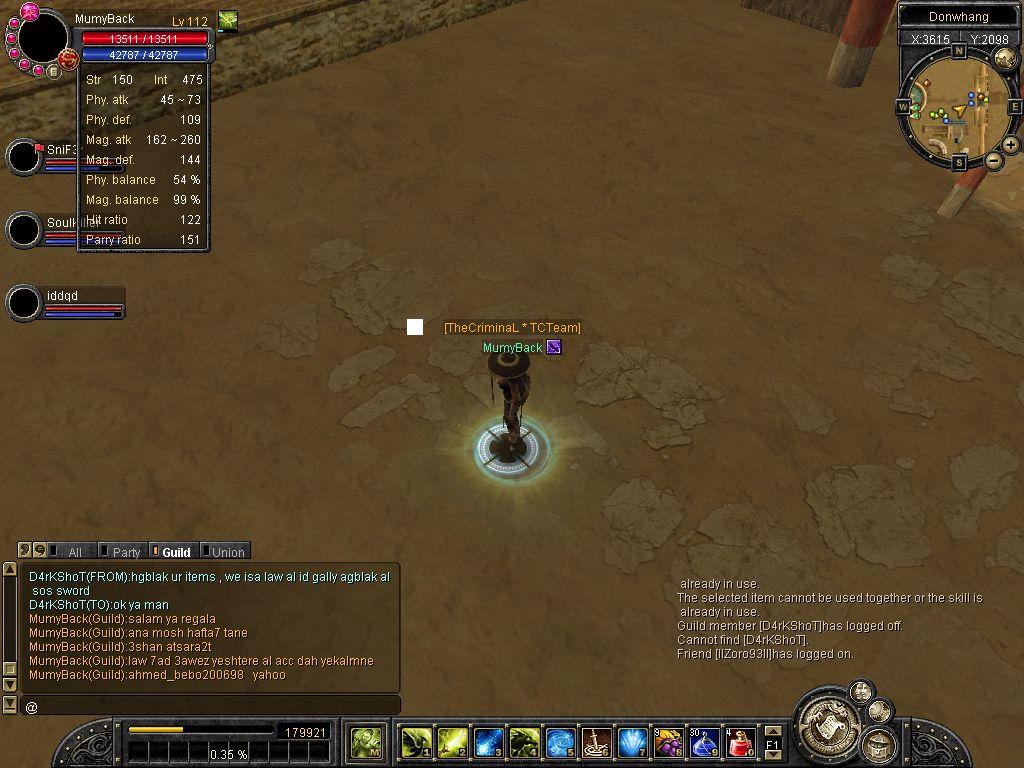The width and height of the screenshot is (1024, 768).
Task: Click the chat message input field
Action: [x=210, y=707]
